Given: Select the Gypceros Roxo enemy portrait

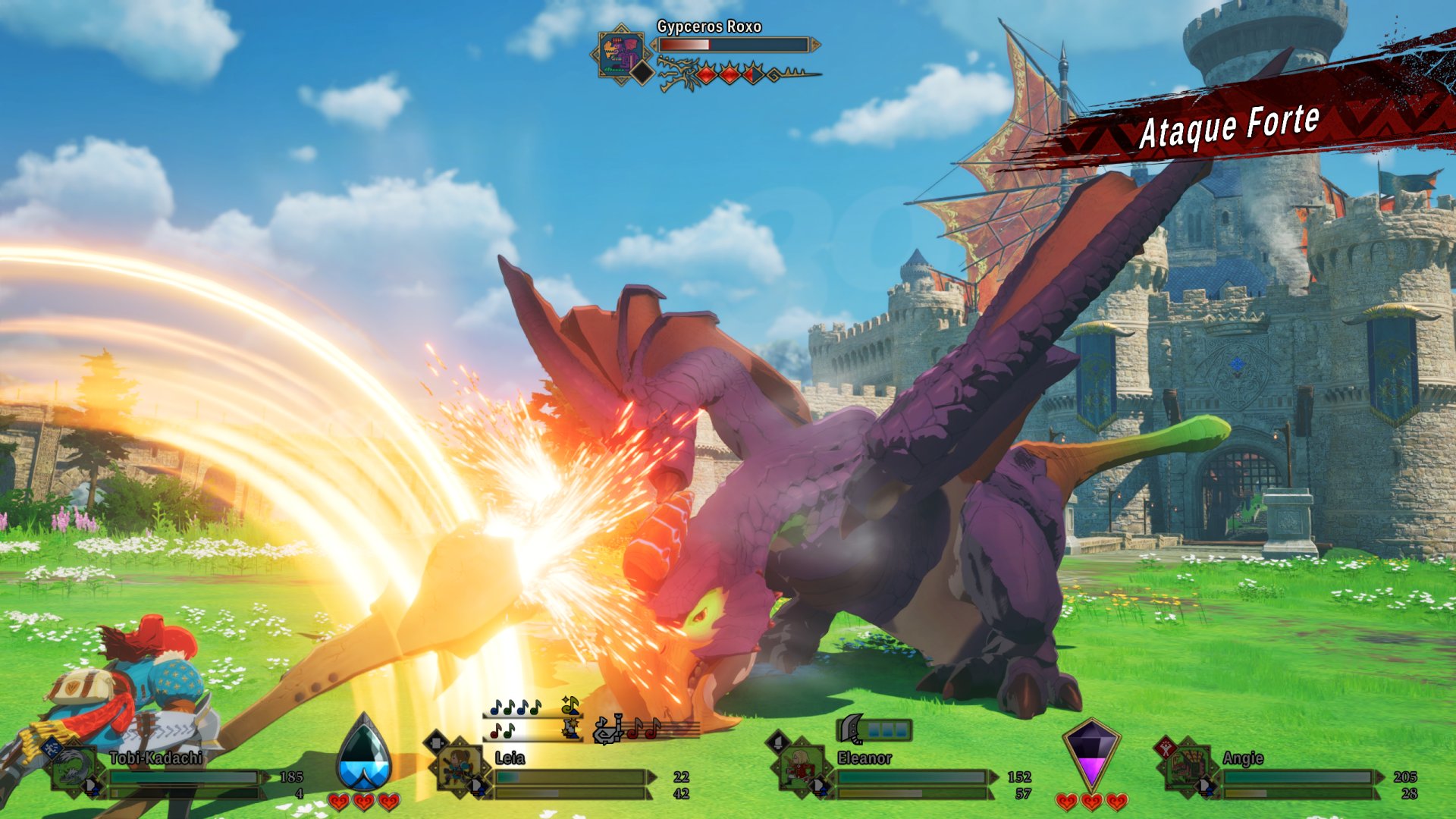Looking at the screenshot, I should click(621, 53).
